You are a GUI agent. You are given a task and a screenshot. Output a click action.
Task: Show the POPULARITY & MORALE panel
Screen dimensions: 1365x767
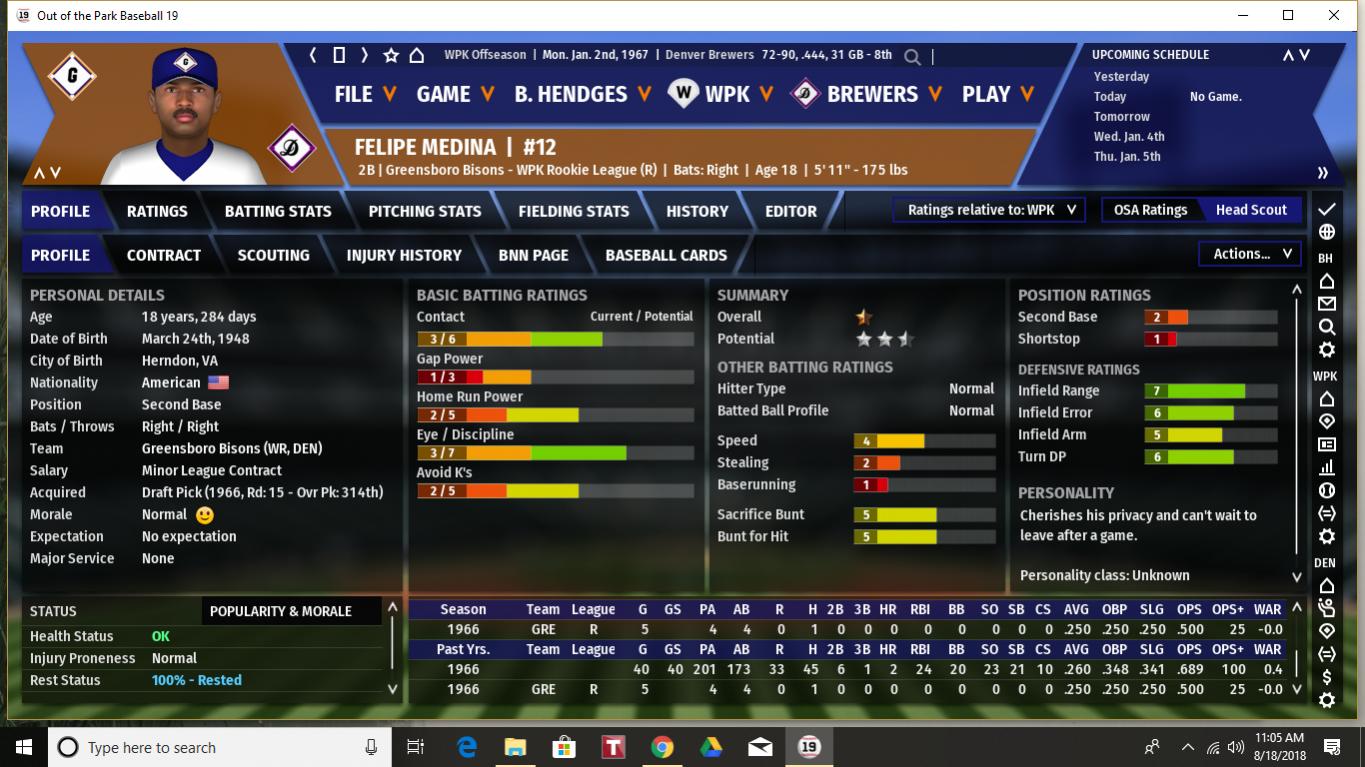point(280,611)
